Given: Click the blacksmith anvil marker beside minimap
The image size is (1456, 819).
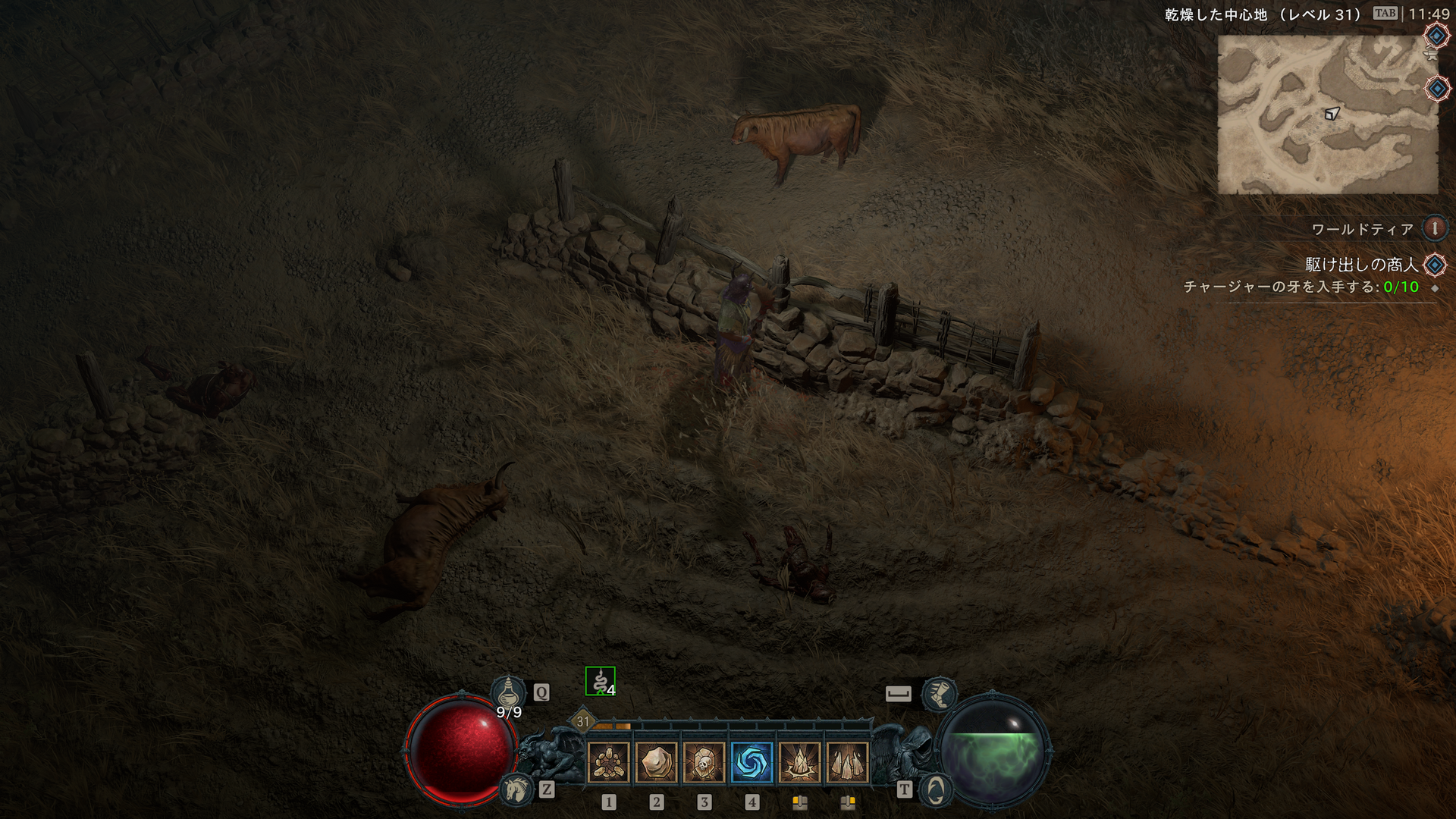Looking at the screenshot, I should coord(1431,55).
